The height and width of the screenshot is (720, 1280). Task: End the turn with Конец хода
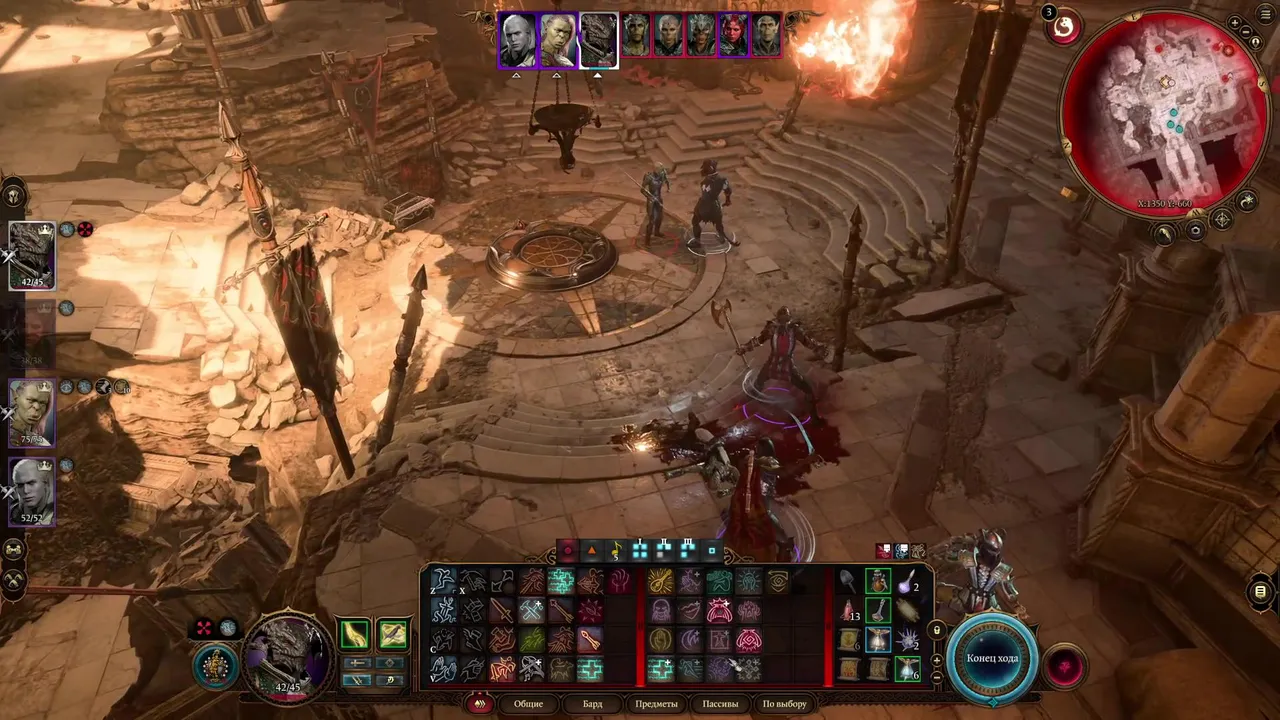993,658
